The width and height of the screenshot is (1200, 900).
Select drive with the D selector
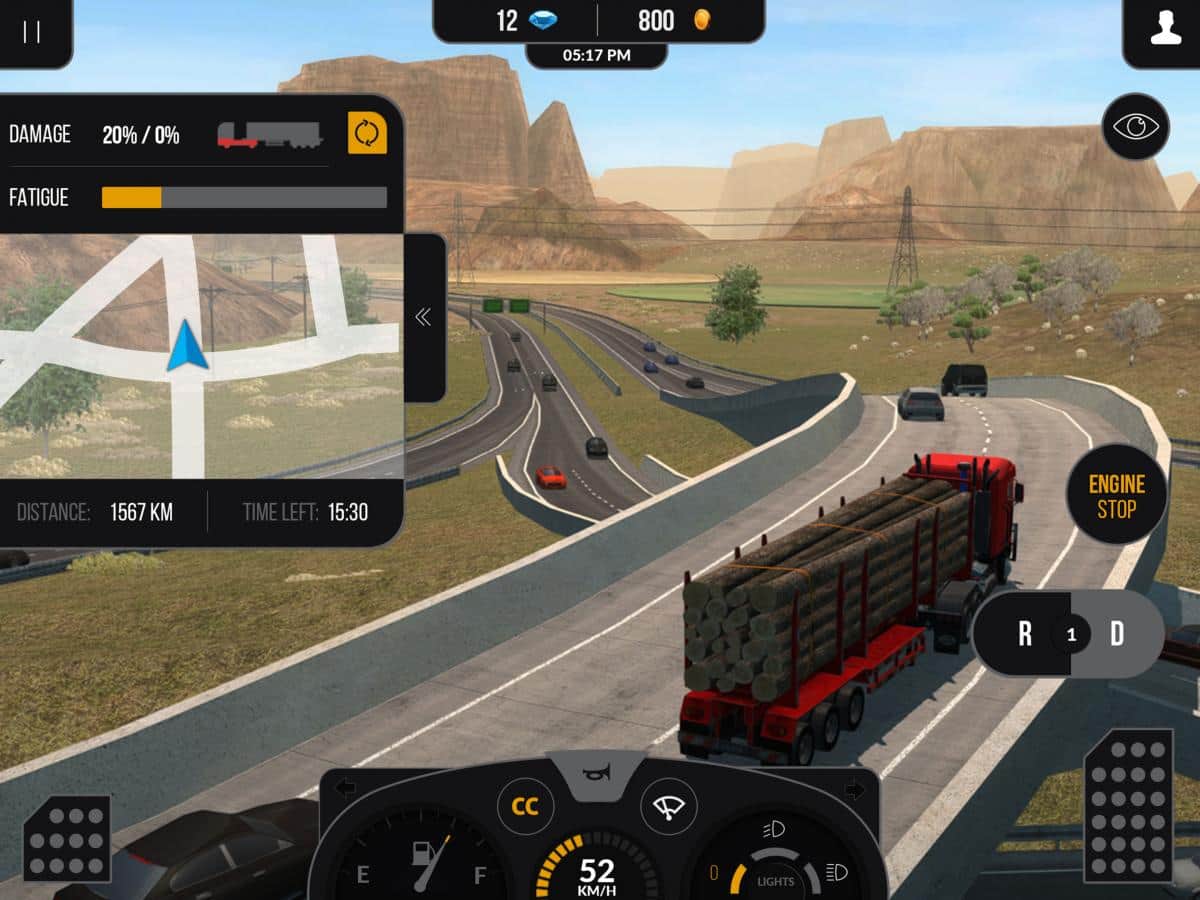[1117, 634]
